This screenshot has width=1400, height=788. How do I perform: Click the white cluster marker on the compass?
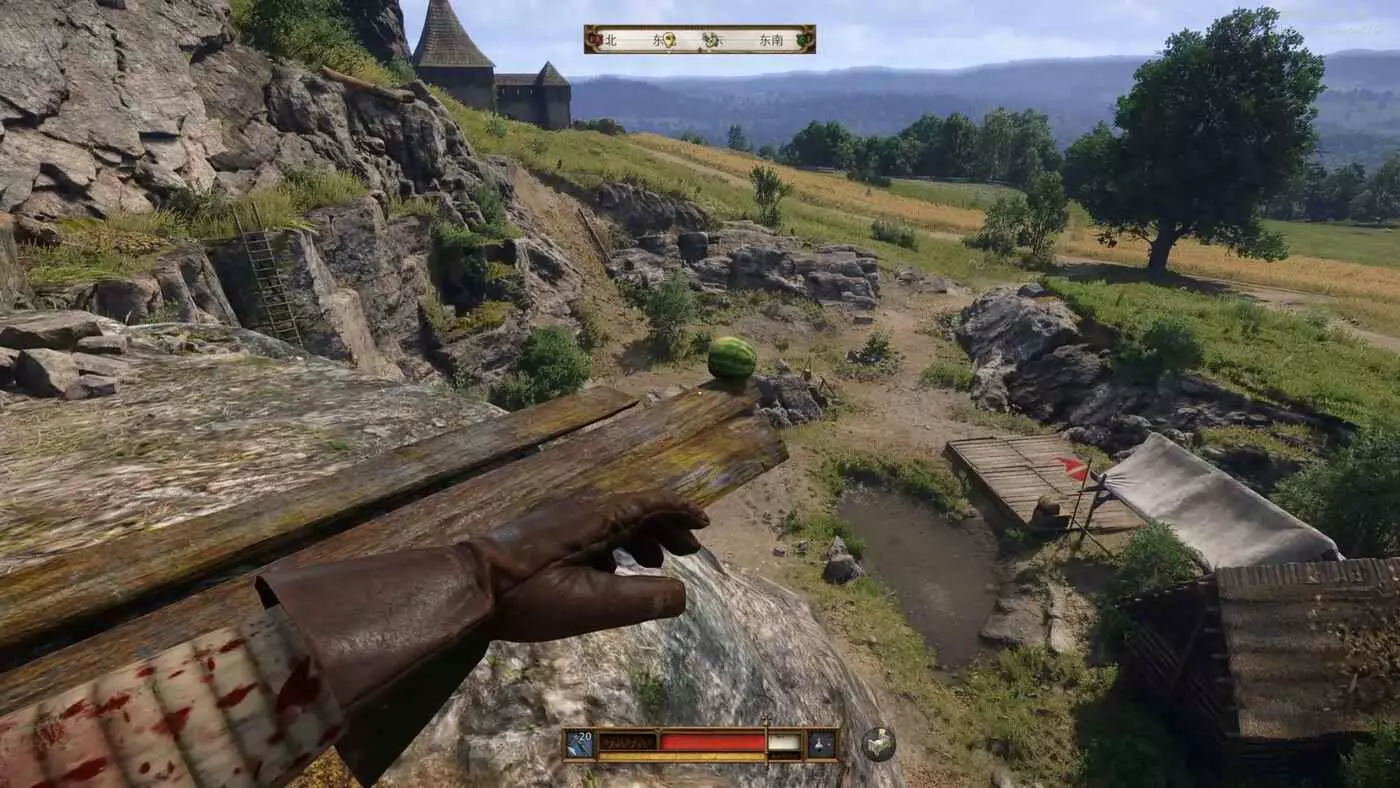coord(711,40)
